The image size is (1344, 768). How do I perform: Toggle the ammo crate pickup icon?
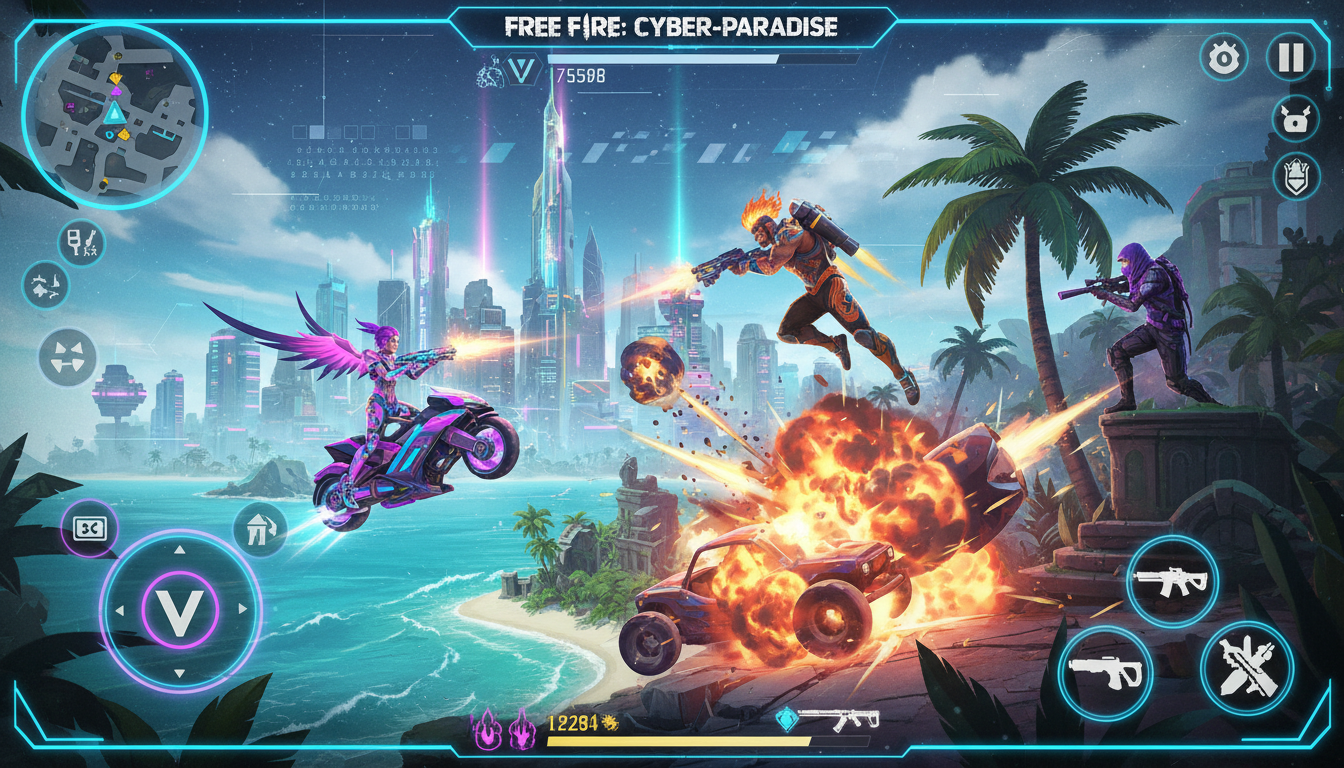point(88,529)
